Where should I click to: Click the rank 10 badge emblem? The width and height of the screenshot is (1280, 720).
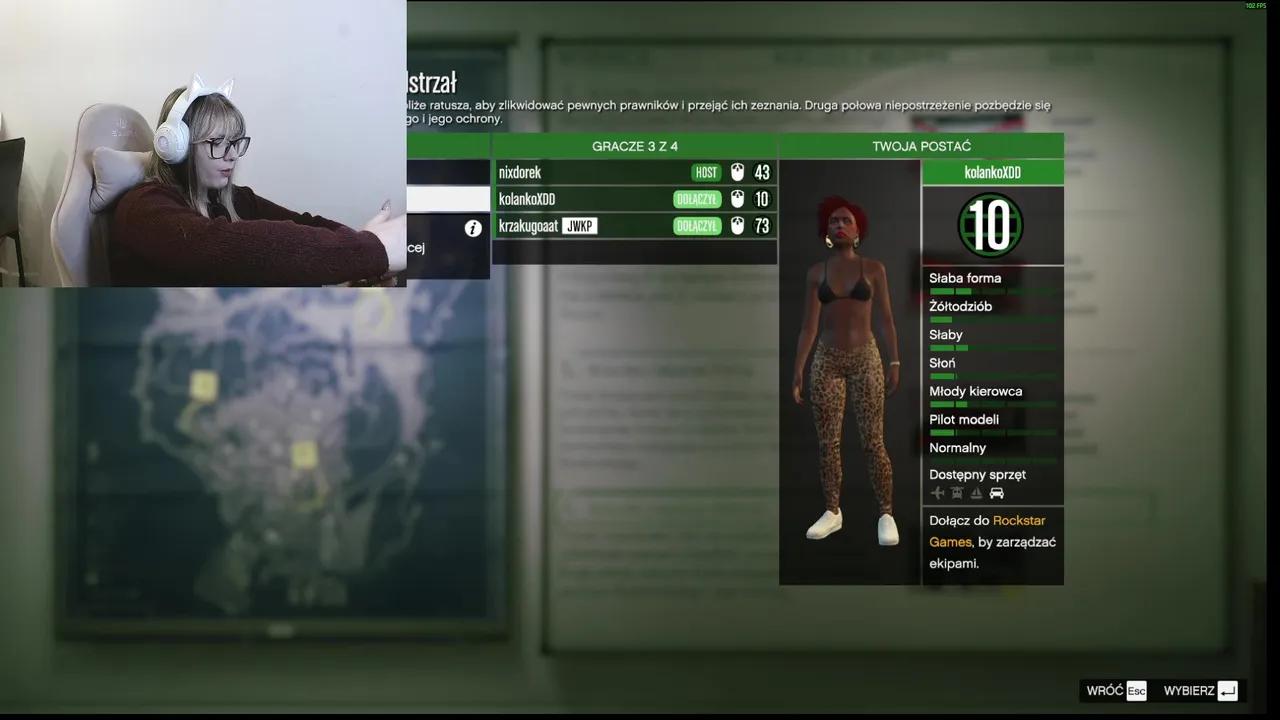991,227
